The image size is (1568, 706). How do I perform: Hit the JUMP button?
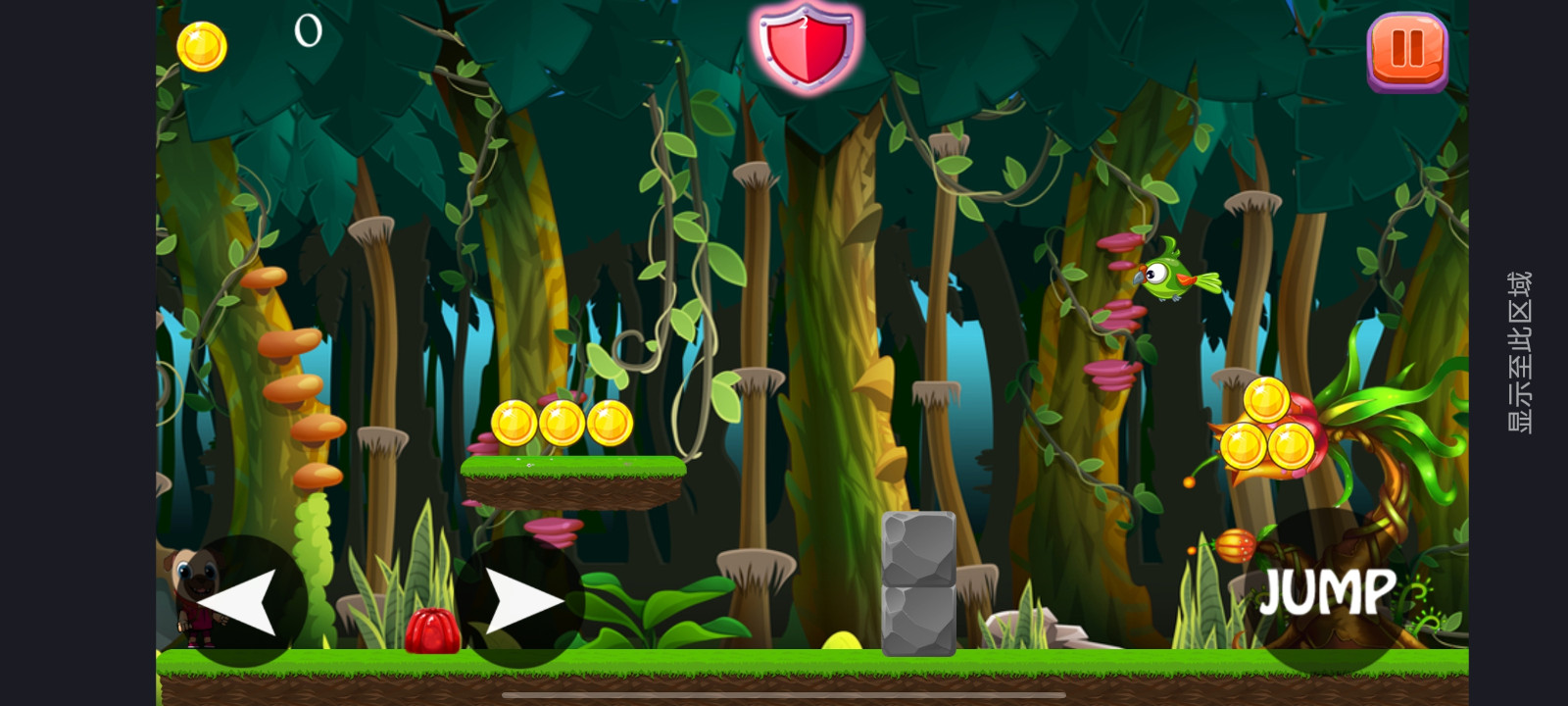click(1328, 591)
